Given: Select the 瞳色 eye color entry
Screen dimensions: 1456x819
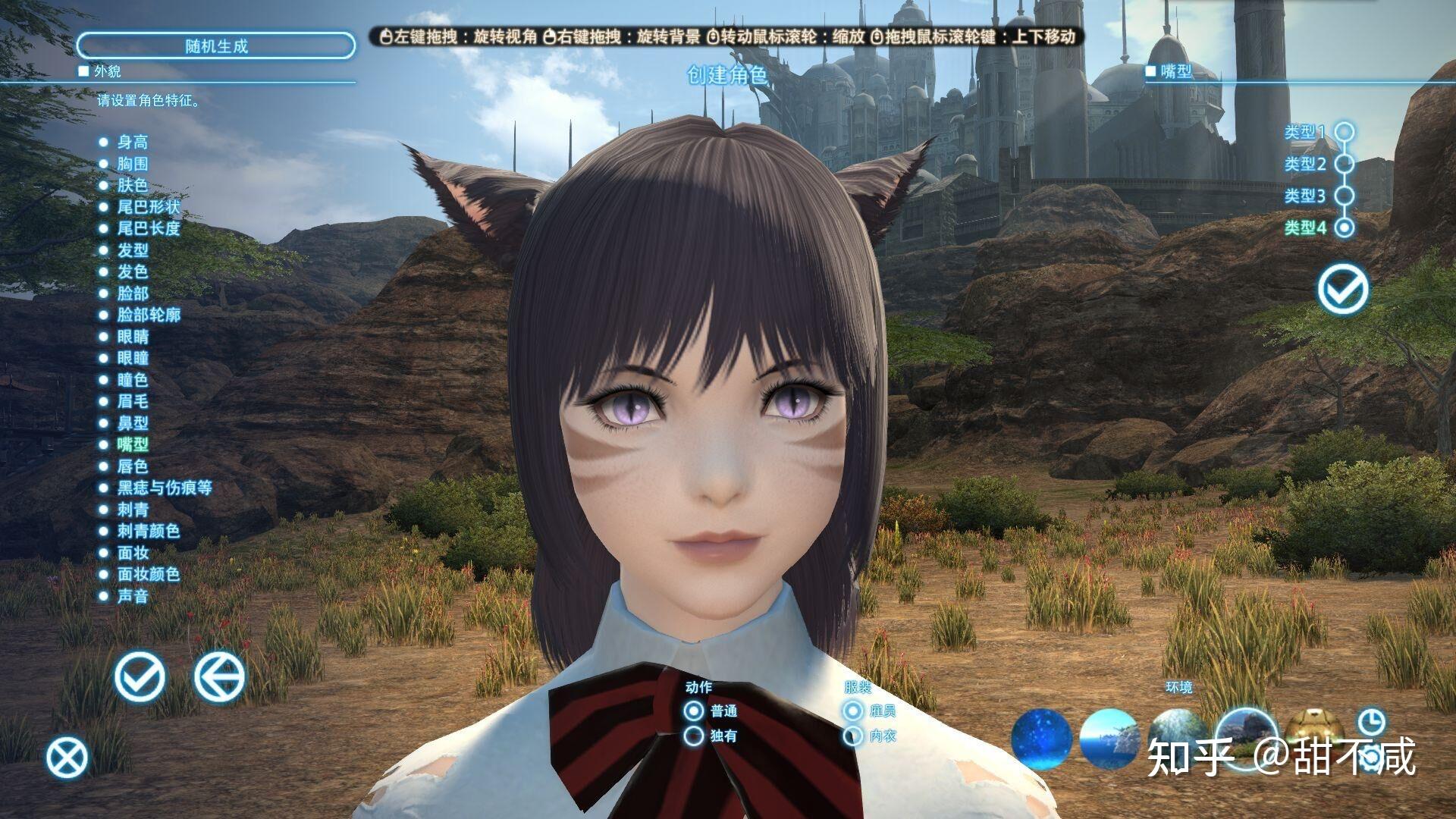Looking at the screenshot, I should [x=132, y=380].
